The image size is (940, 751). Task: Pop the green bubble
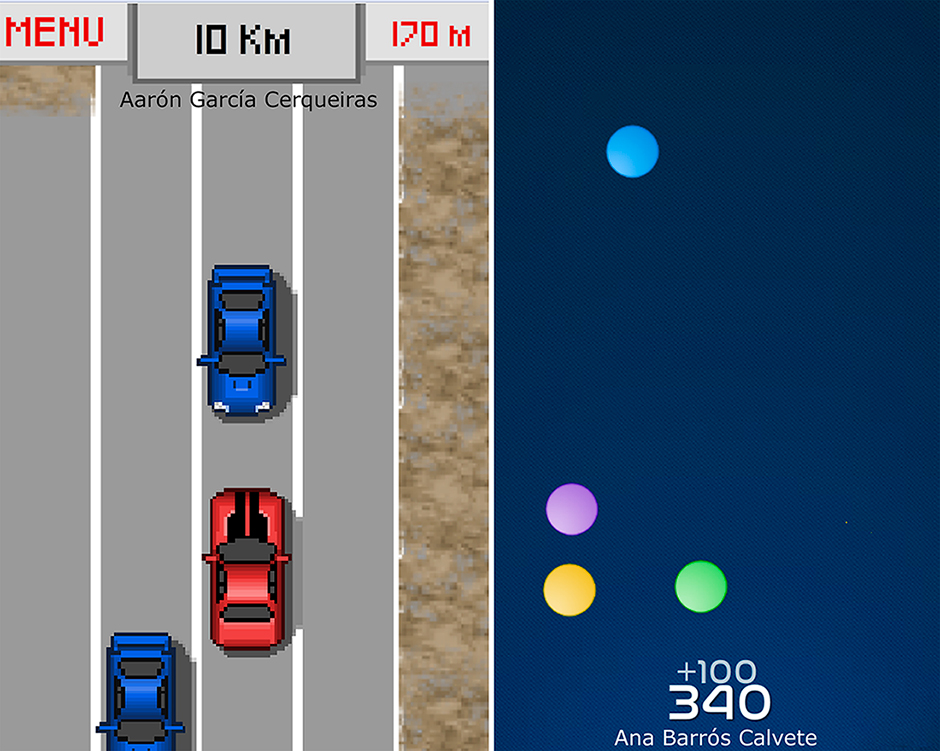click(700, 586)
